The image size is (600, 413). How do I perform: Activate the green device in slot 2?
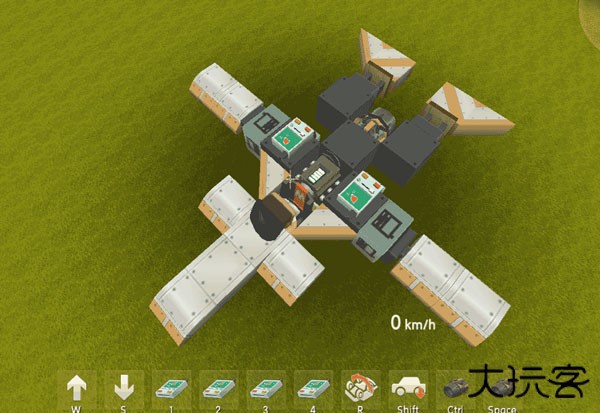[x=219, y=387]
